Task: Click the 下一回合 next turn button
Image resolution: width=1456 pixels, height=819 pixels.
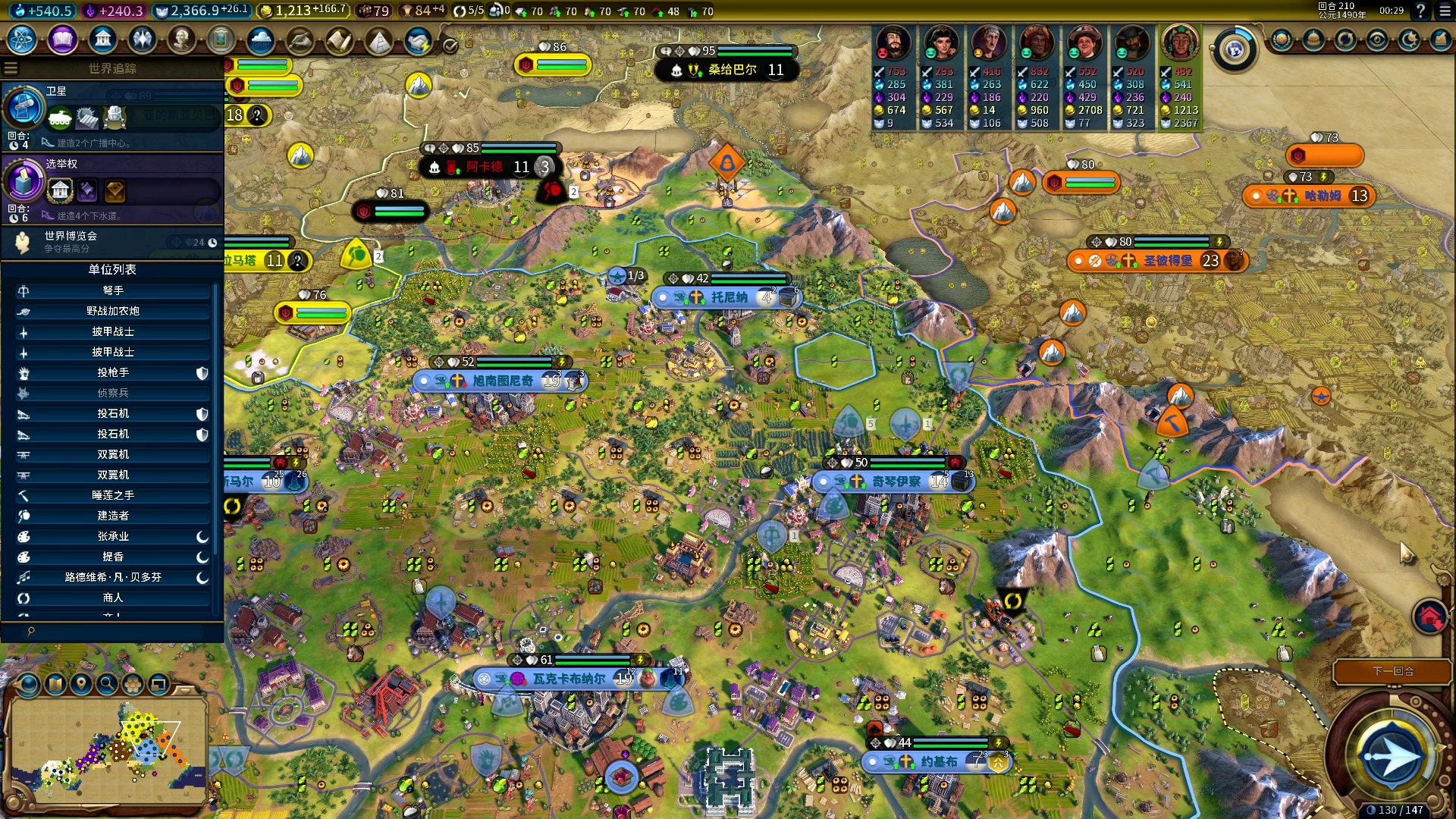Action: click(x=1392, y=671)
